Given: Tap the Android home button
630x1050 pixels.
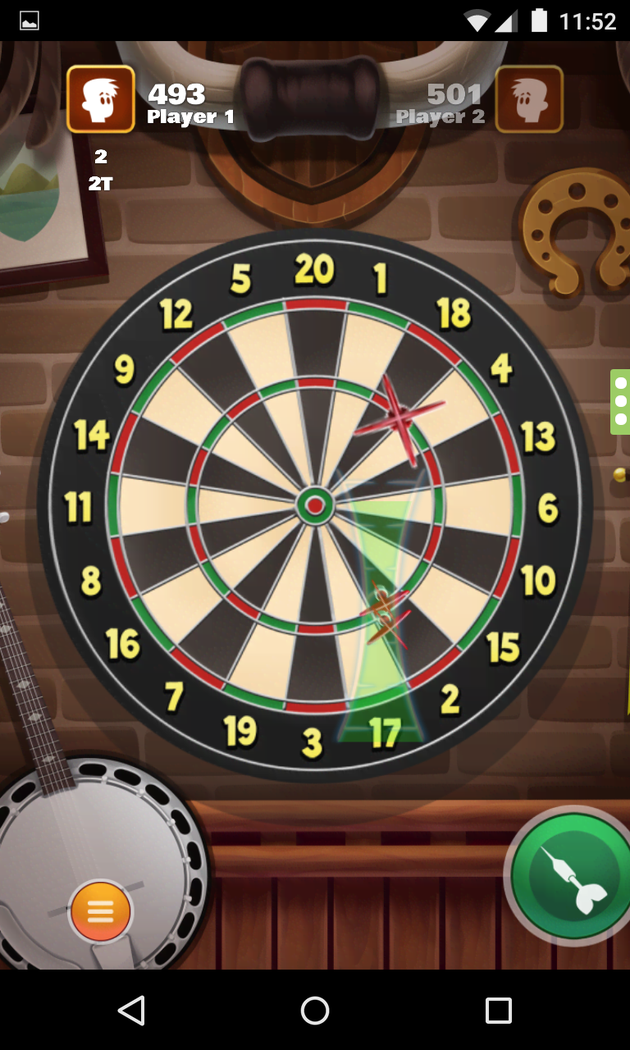Looking at the screenshot, I should (x=315, y=1010).
